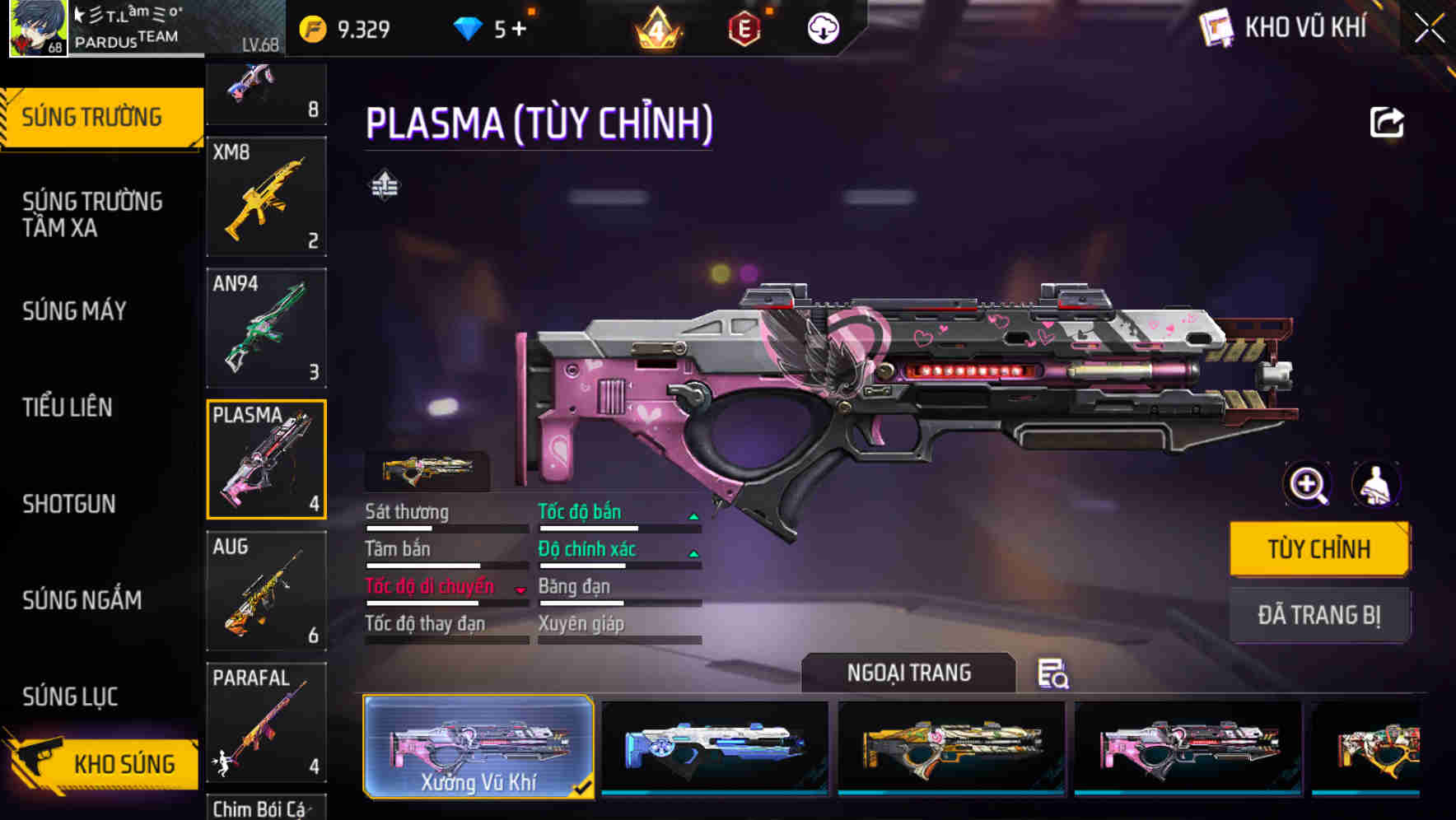
Task: Open the Súng Máy weapon category
Action: (75, 311)
